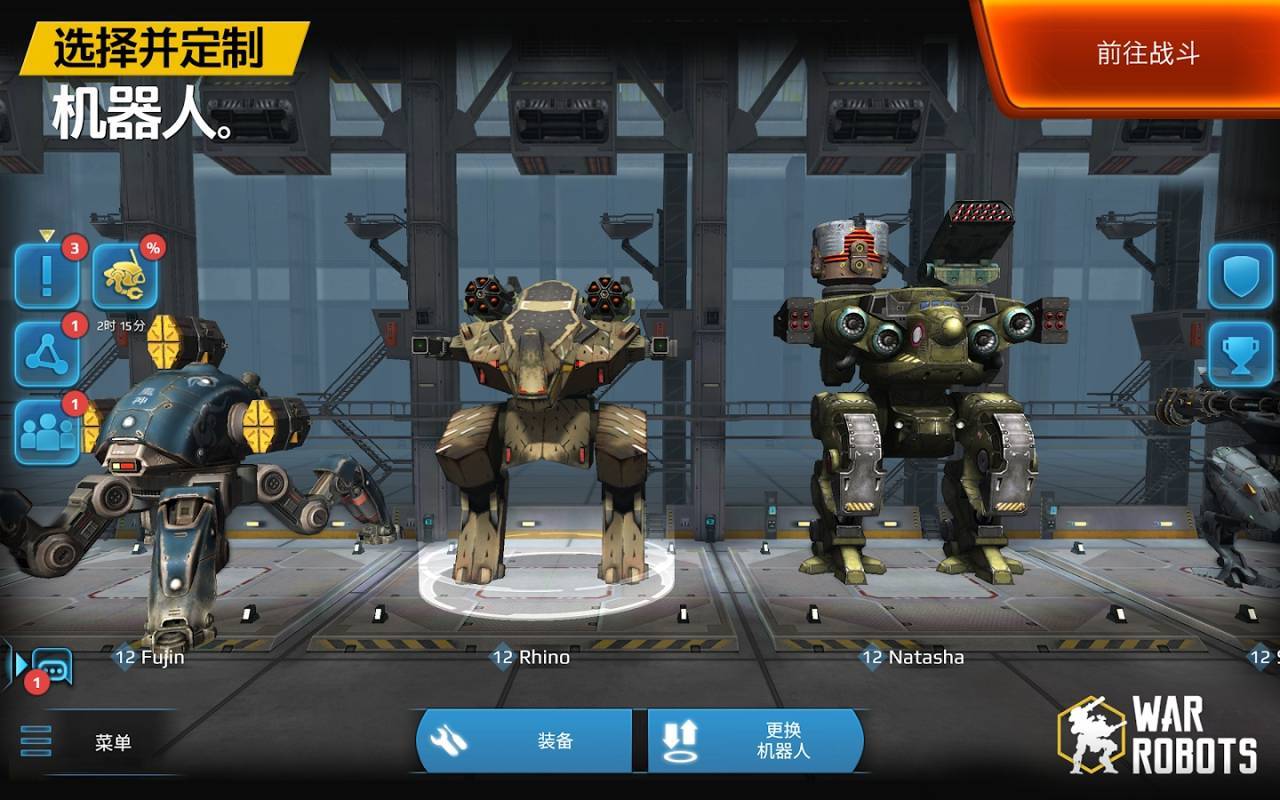1280x800 pixels.
Task: Click the three-node network icon
Action: pos(46,354)
